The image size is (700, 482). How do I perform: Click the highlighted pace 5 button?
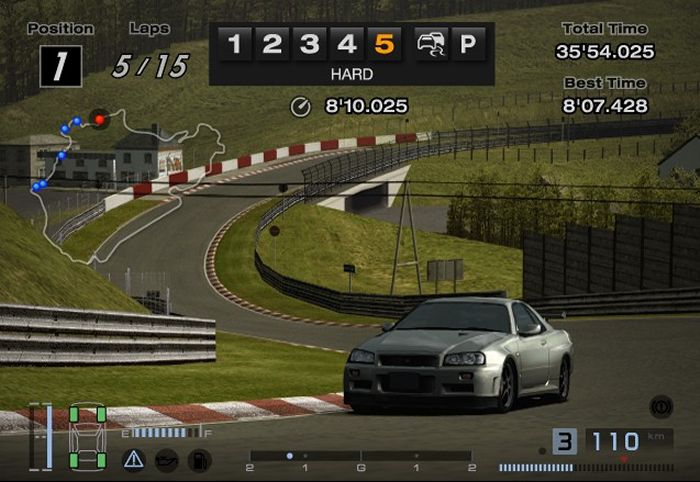(385, 44)
